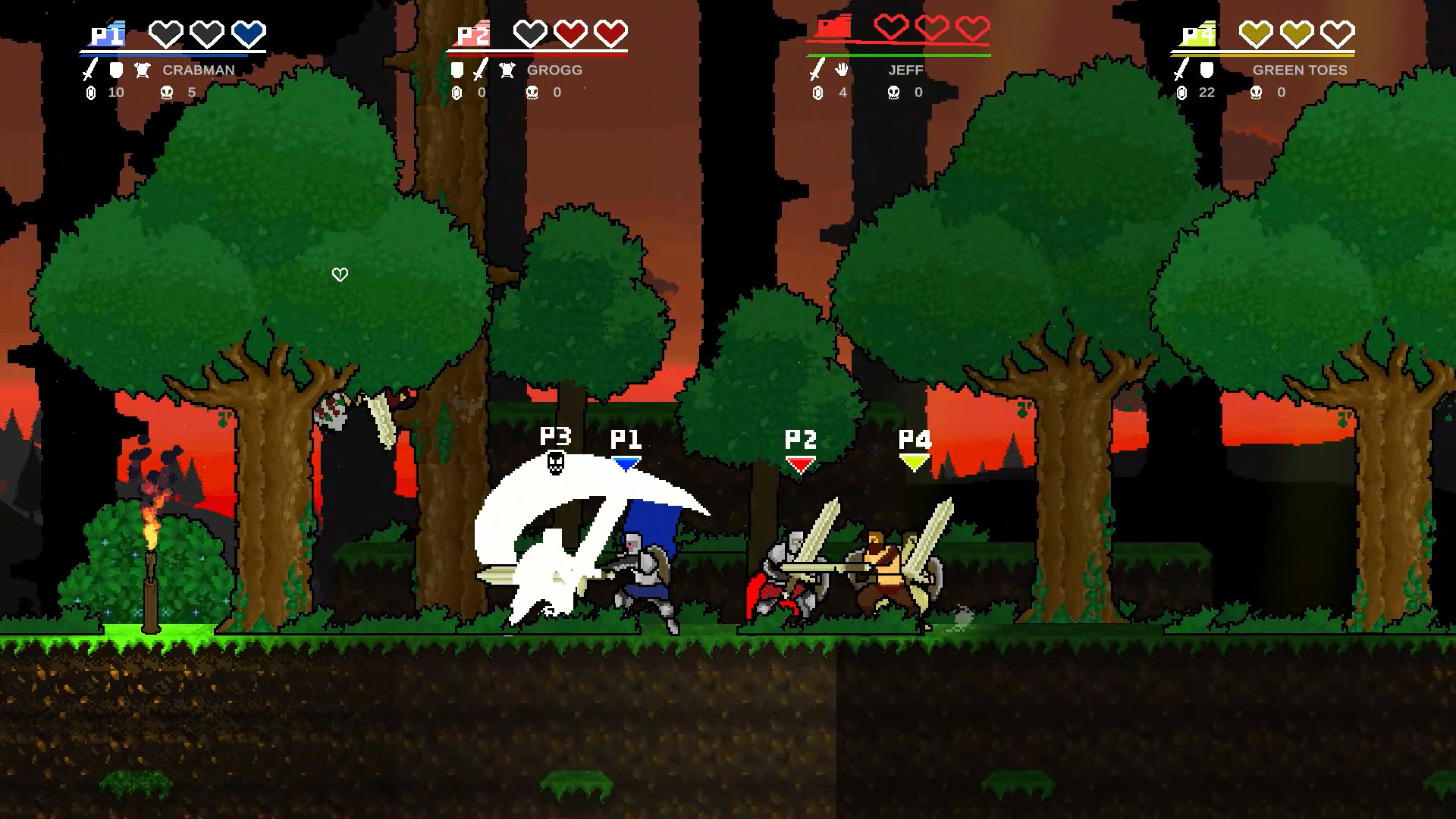Expand the red P2 marker above the fighter
Viewport: 1456px width, 819px height.
point(799,465)
